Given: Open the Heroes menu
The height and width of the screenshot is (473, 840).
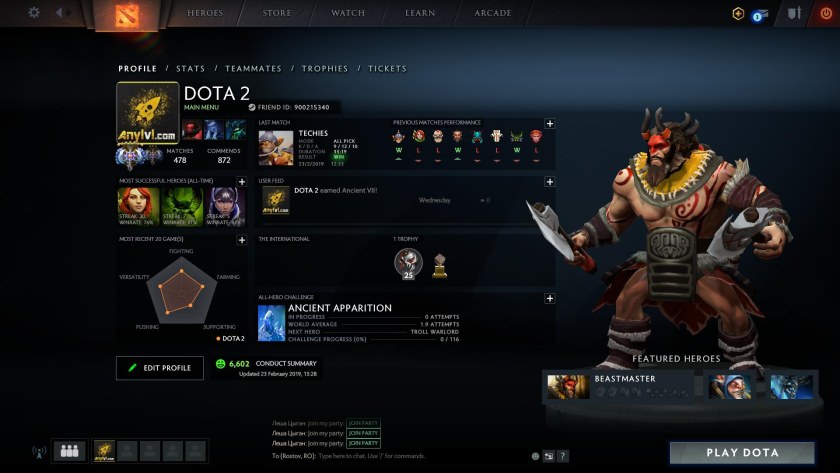Looking at the screenshot, I should [205, 13].
